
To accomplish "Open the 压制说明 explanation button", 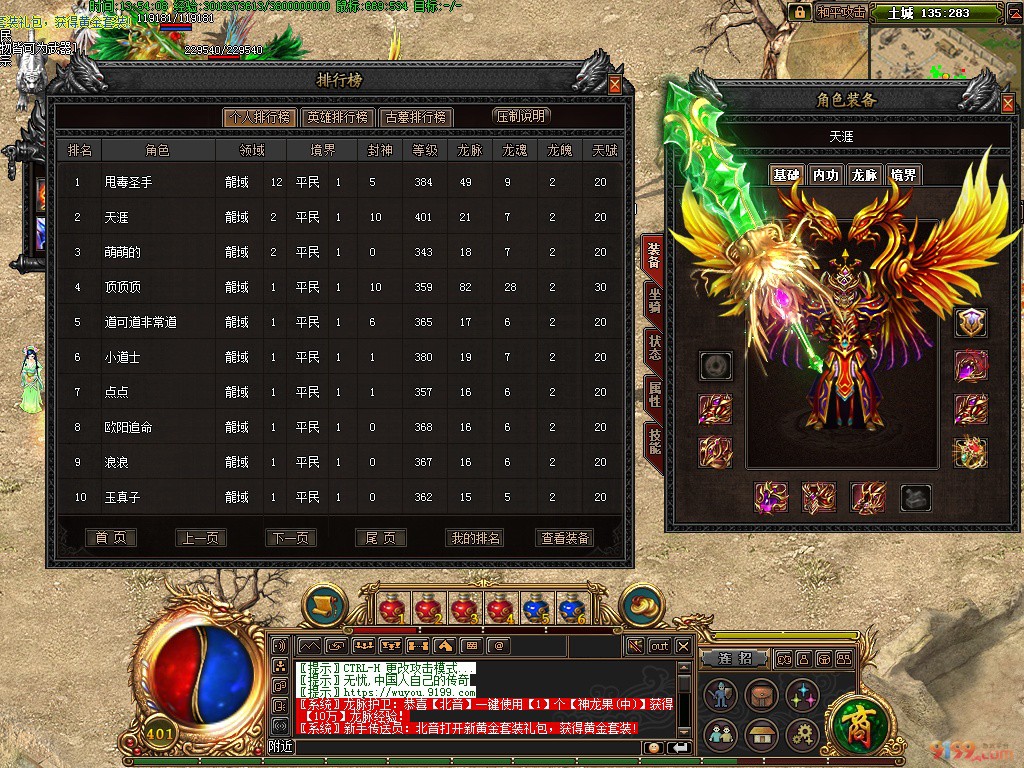I will click(x=521, y=116).
